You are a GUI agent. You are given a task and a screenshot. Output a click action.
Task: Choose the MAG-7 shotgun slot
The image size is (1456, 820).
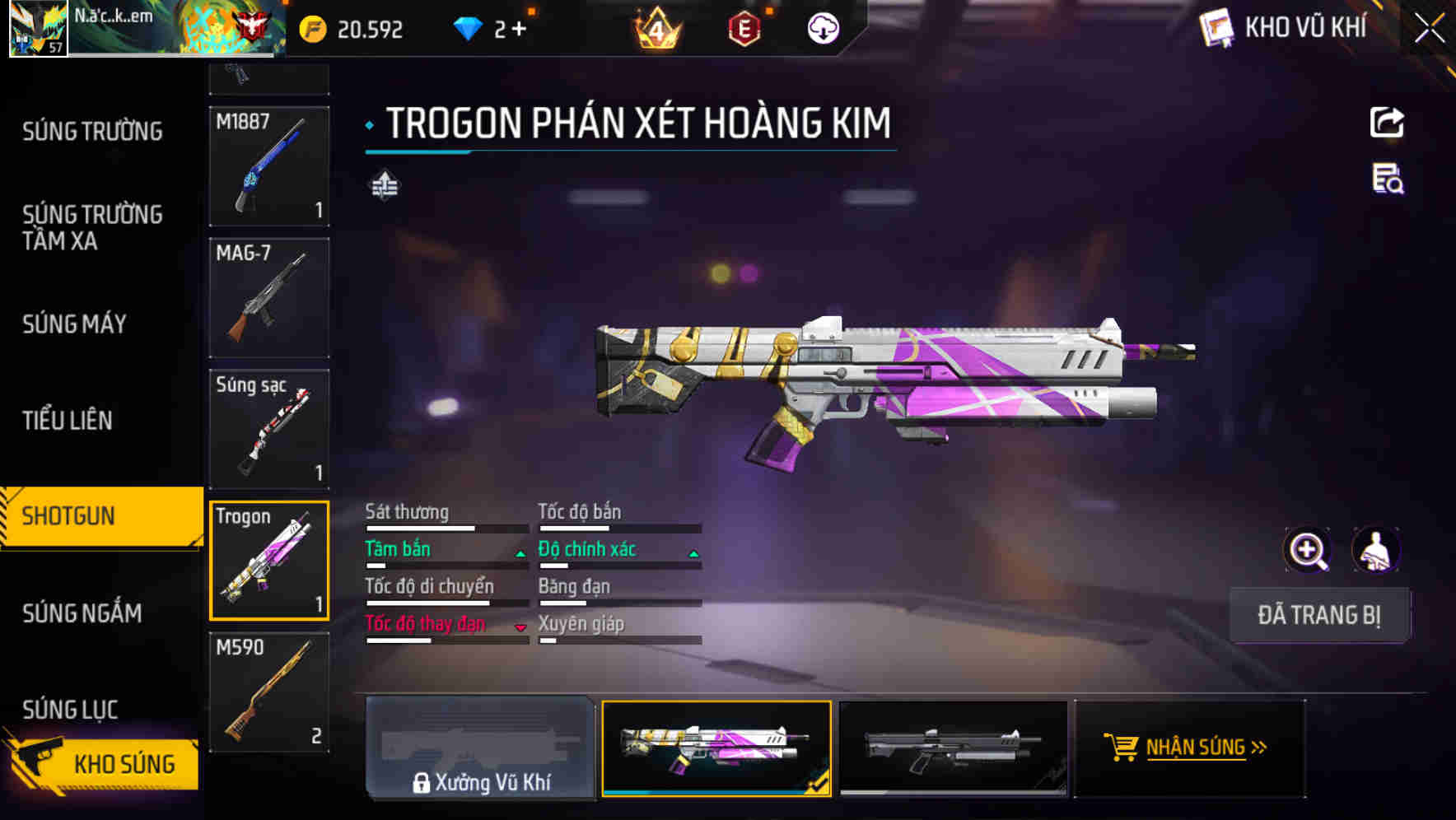pos(269,298)
